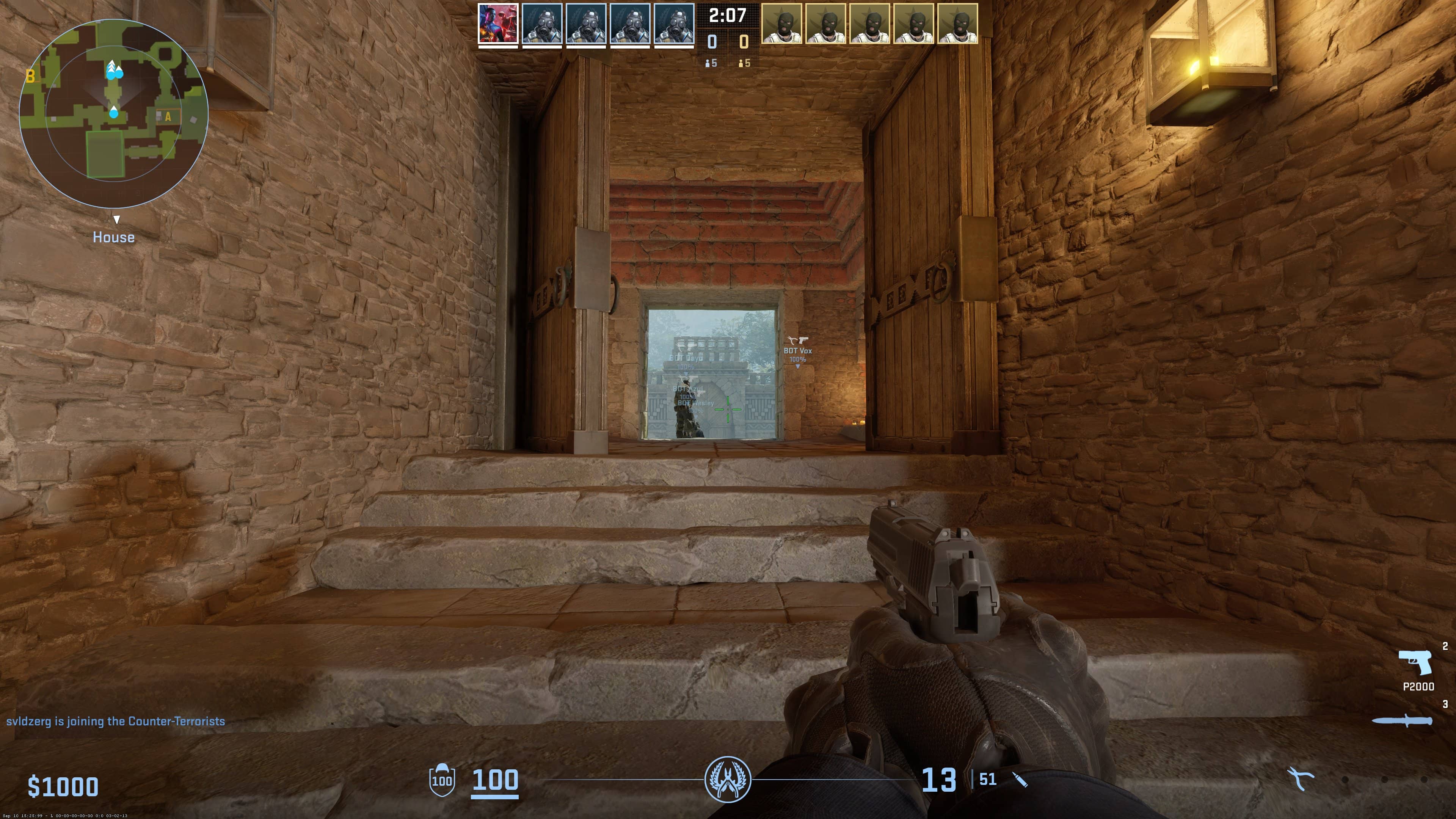Click the player arrow on the minimap

click(x=114, y=113)
